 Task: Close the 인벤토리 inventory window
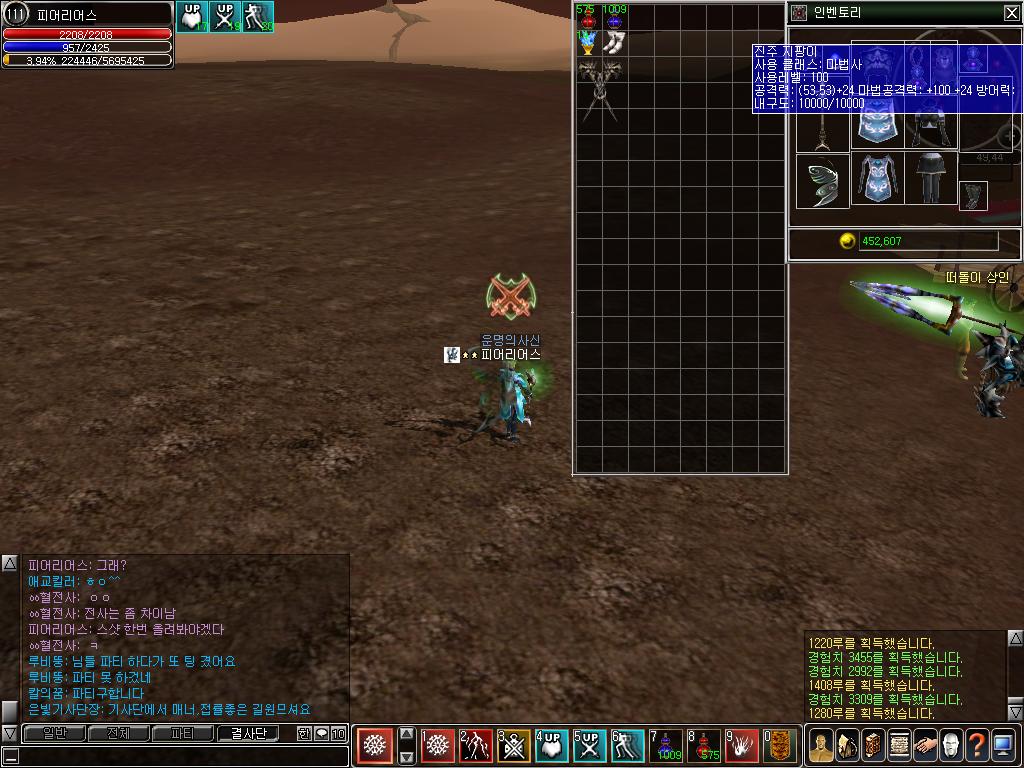(x=1011, y=13)
